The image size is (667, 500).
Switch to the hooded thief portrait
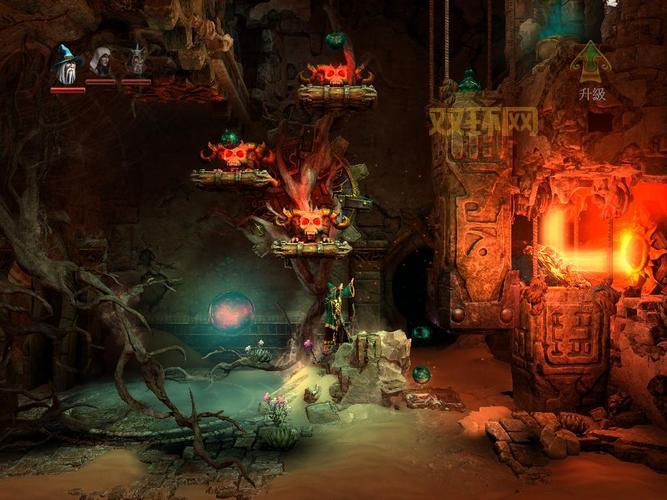101,62
